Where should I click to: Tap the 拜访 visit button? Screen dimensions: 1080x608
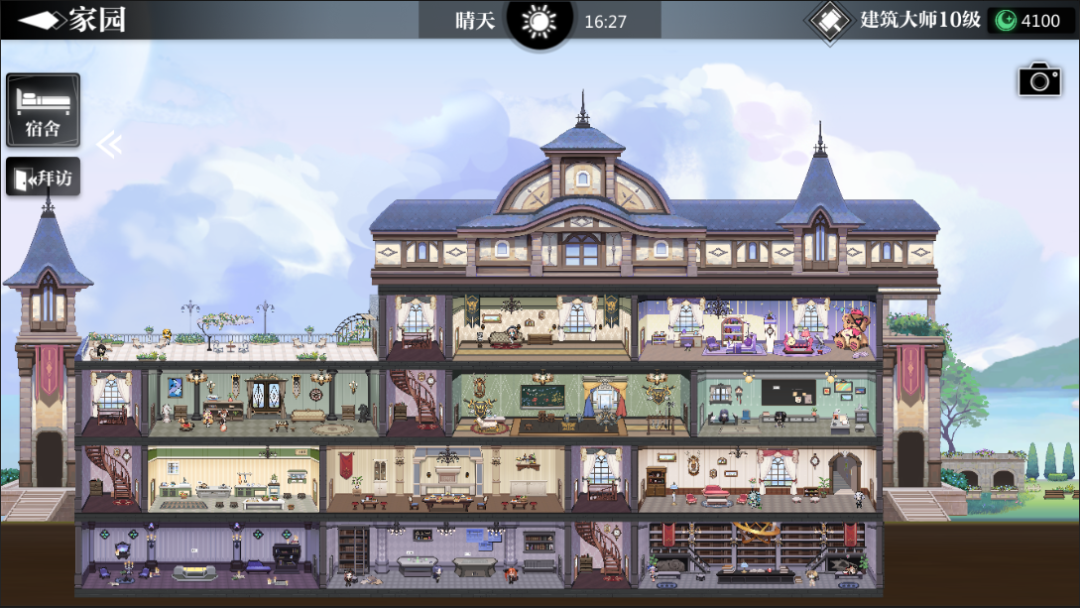click(43, 178)
